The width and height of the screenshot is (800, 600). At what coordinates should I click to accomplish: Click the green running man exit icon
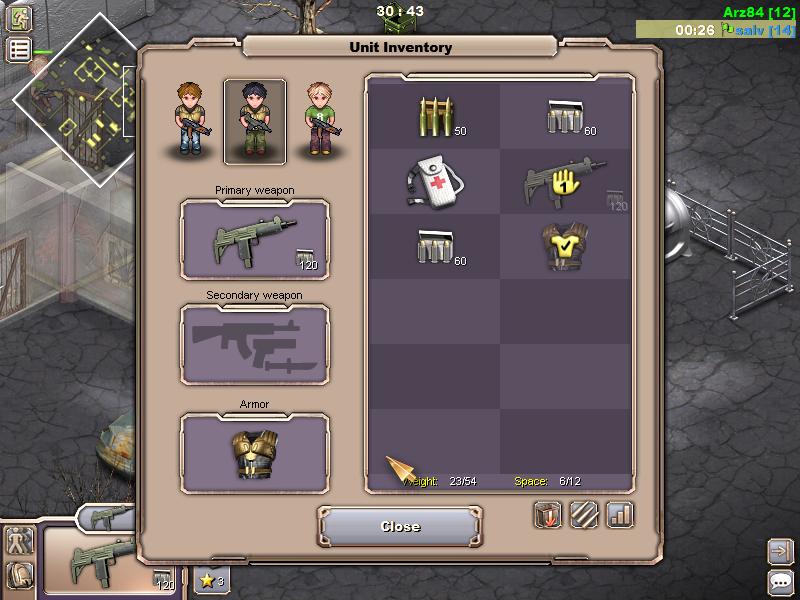click(19, 17)
